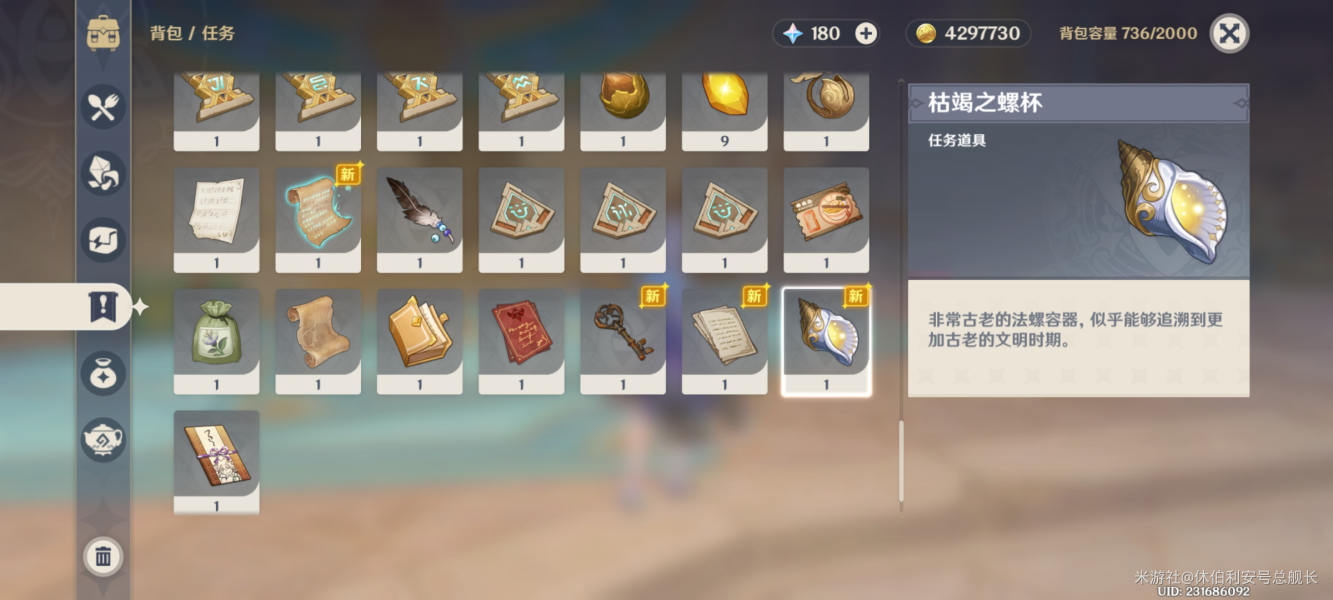Close the inventory with the X button

[x=1229, y=33]
